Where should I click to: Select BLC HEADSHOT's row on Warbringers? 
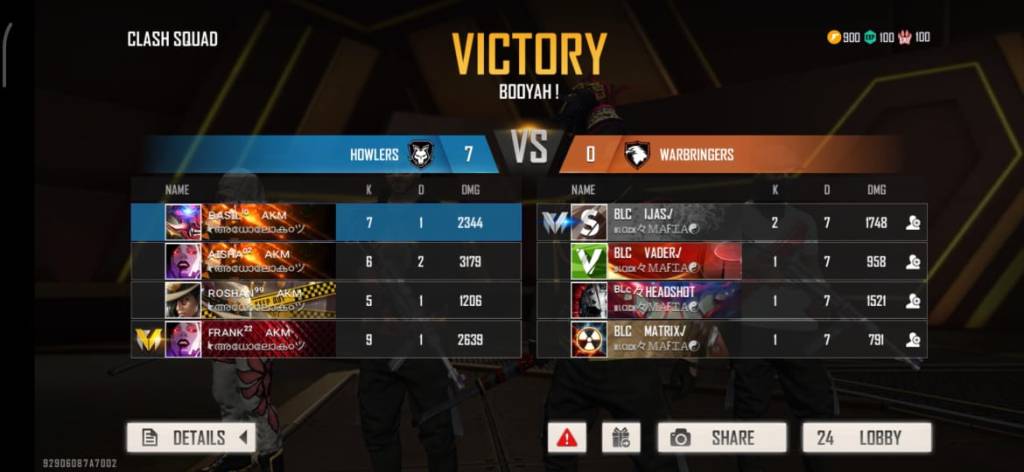point(730,300)
